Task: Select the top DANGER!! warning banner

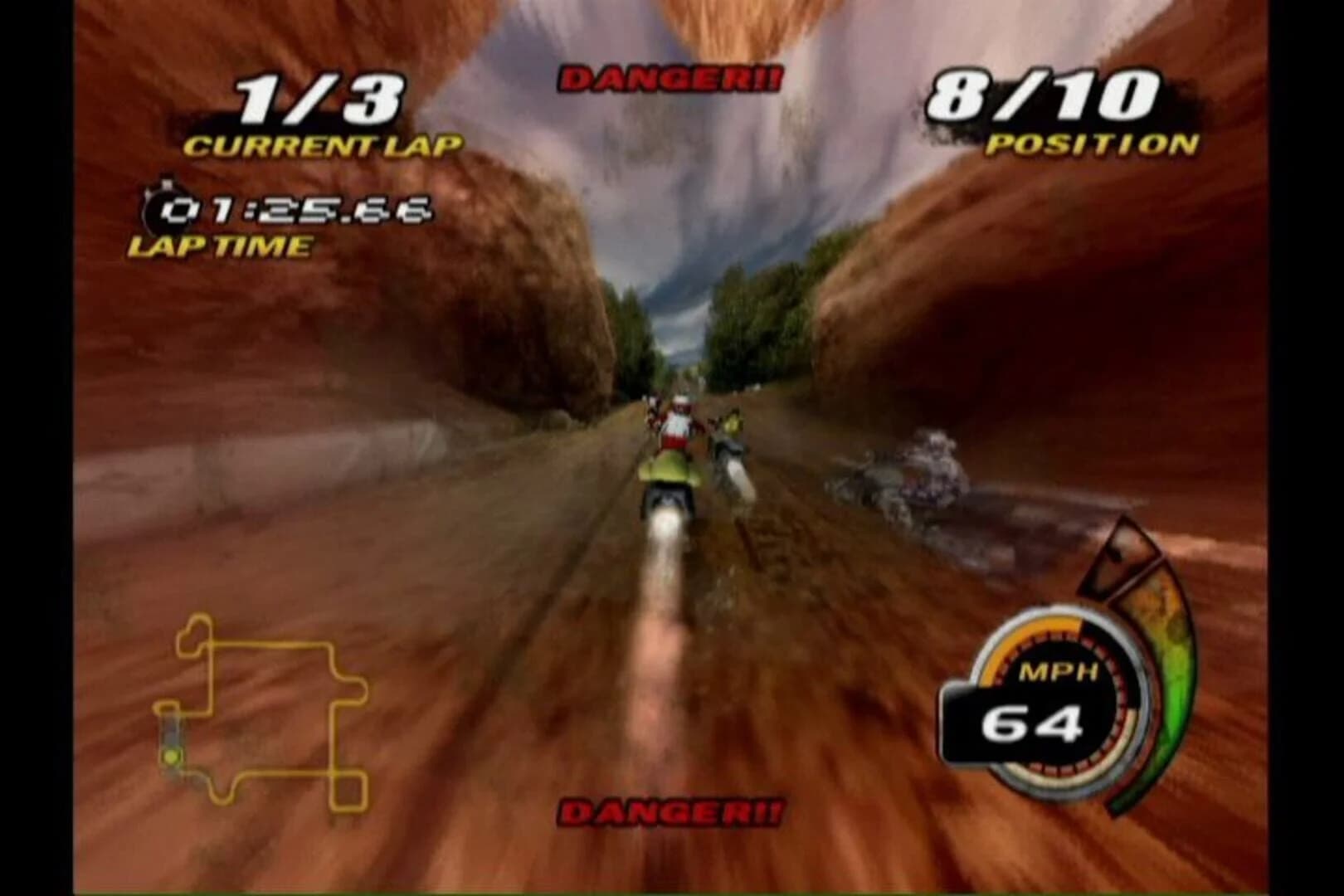Action: click(672, 76)
